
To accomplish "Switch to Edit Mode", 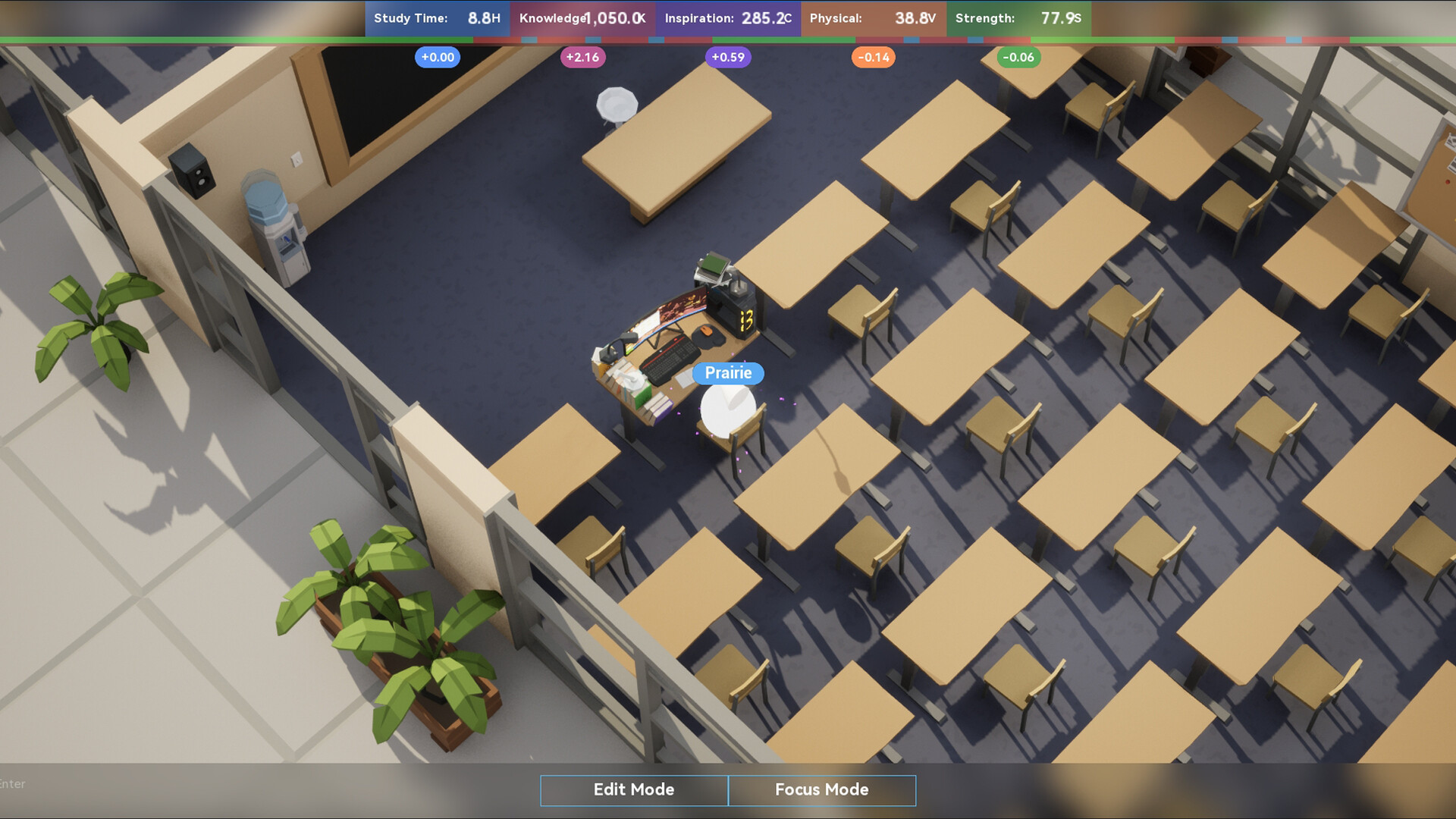I will [633, 790].
